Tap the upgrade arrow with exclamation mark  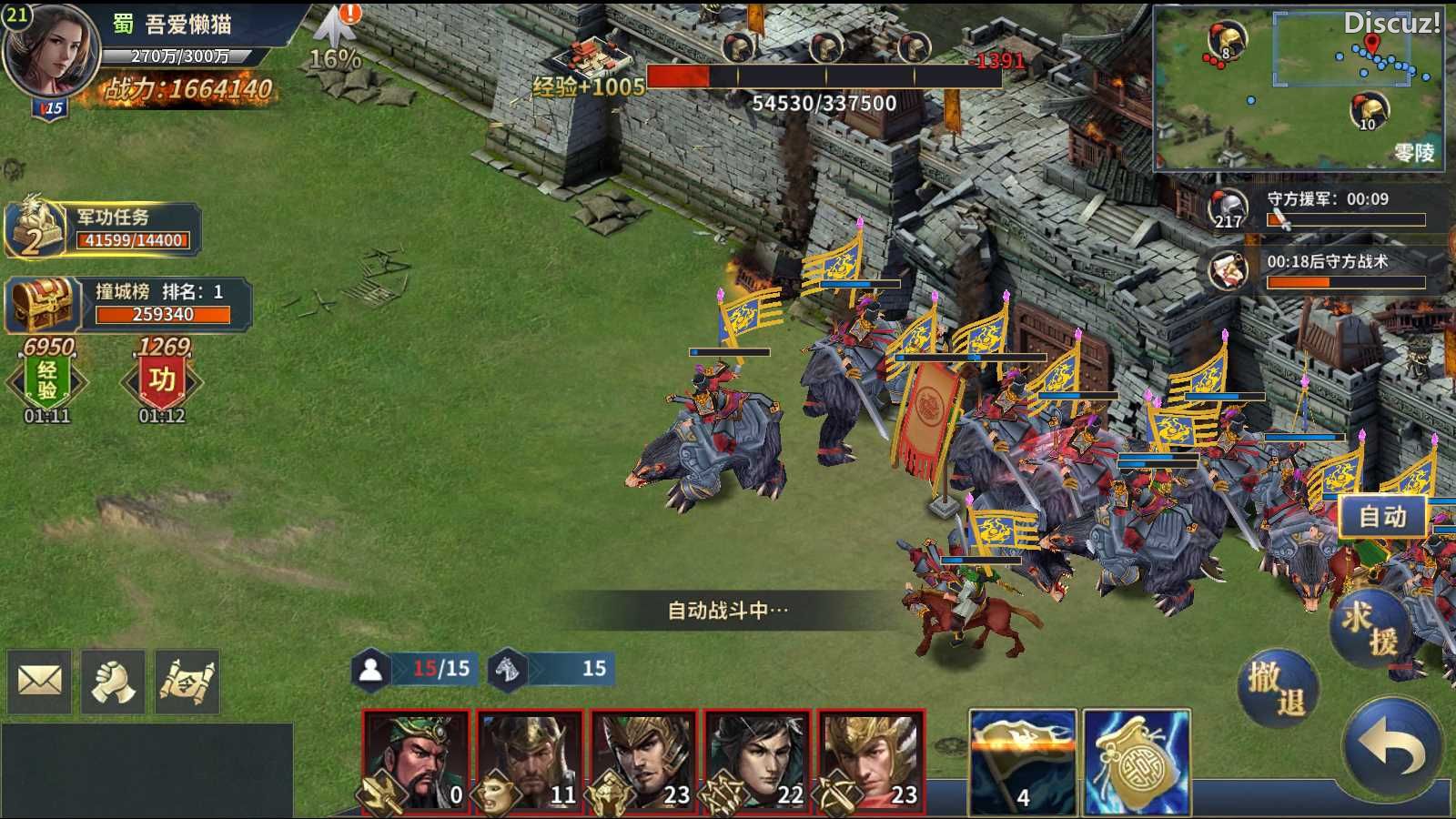point(337,27)
